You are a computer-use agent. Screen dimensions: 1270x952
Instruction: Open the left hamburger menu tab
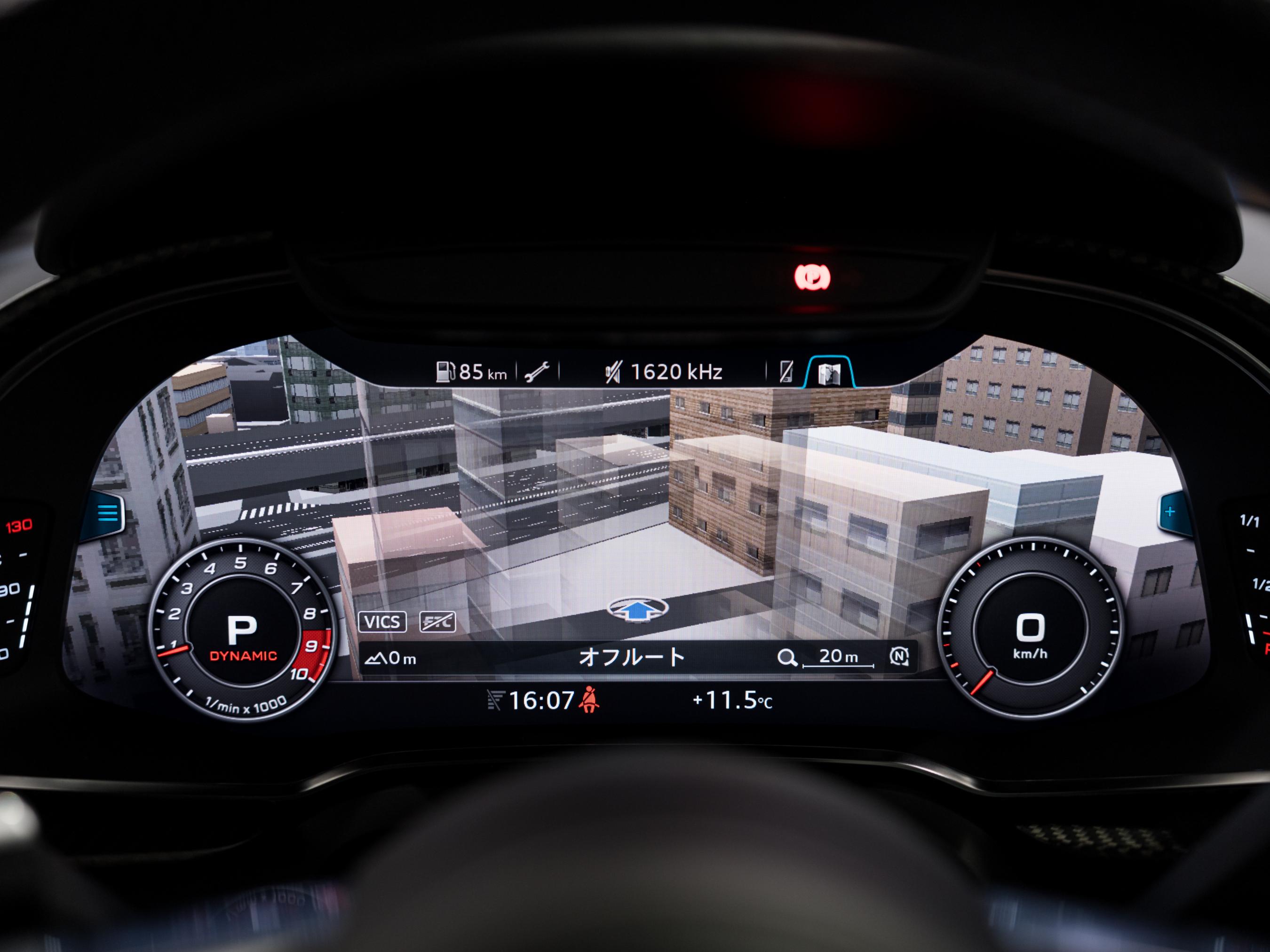108,512
